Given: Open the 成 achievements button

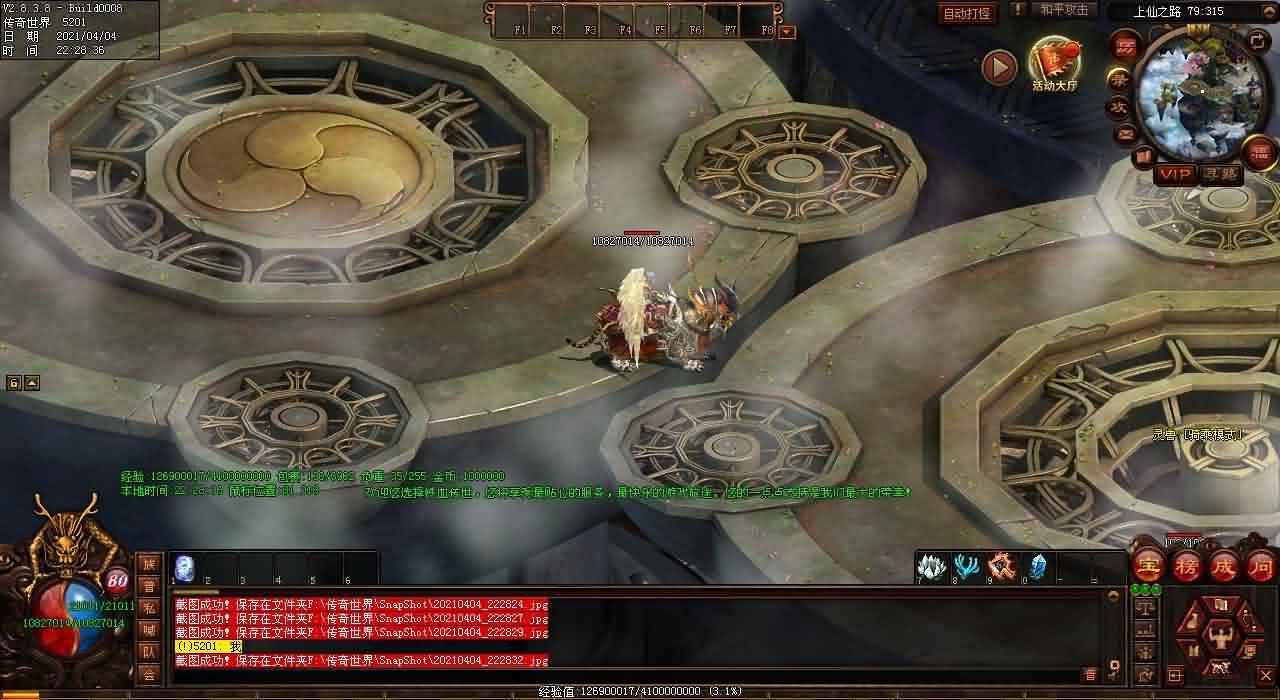Looking at the screenshot, I should [x=1224, y=565].
